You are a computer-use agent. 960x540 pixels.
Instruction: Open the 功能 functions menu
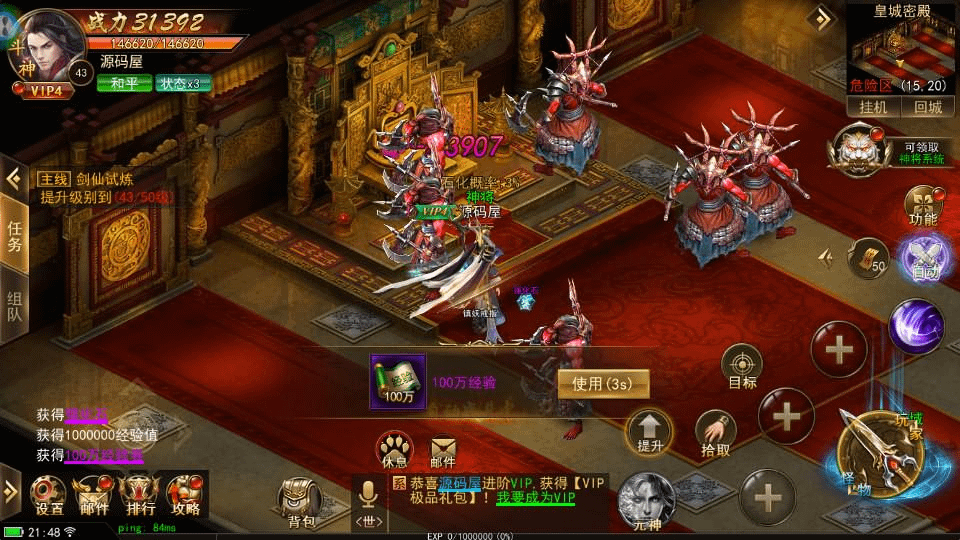tap(923, 205)
